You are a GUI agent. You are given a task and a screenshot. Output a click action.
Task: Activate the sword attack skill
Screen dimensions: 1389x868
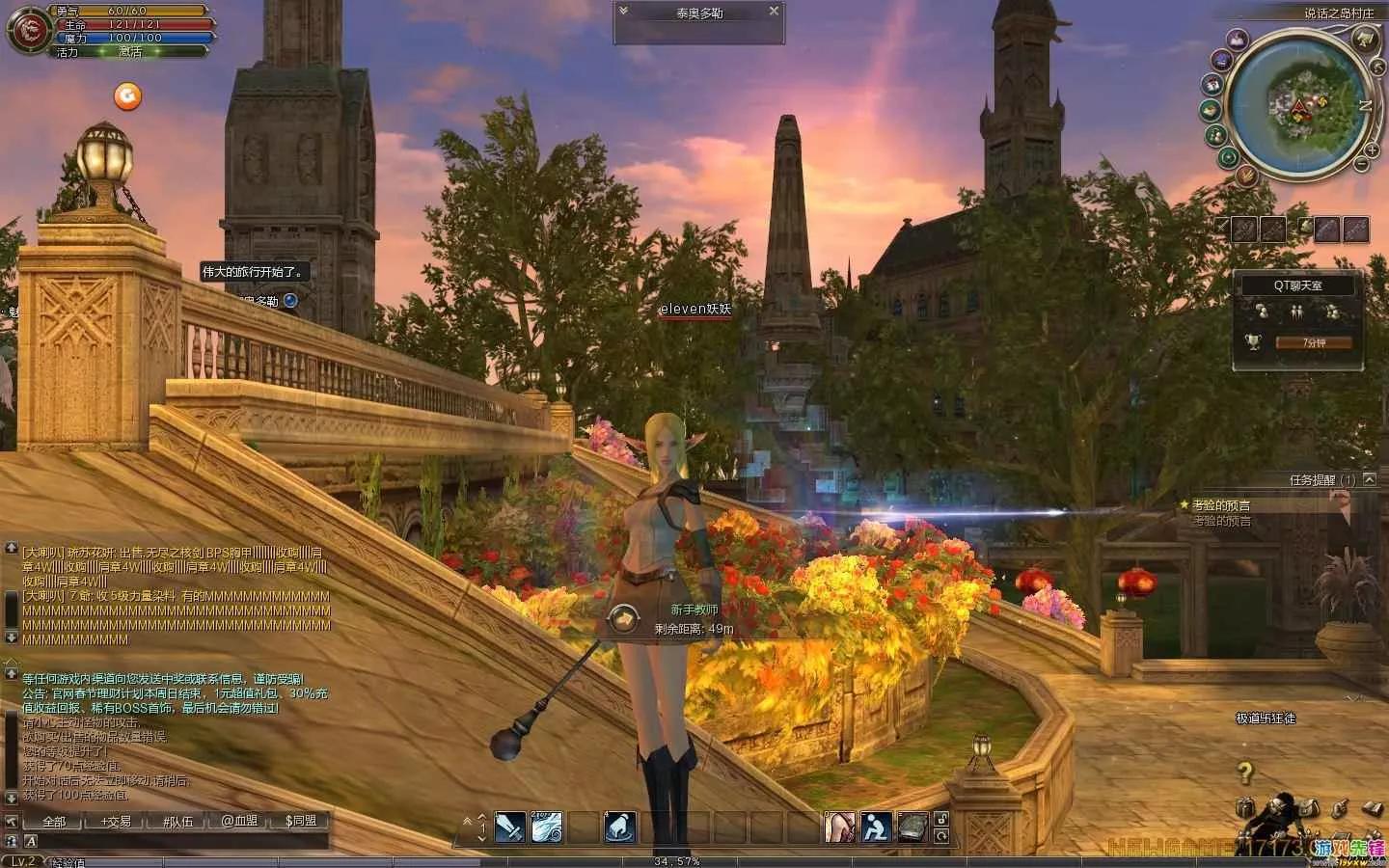pyautogui.click(x=510, y=827)
